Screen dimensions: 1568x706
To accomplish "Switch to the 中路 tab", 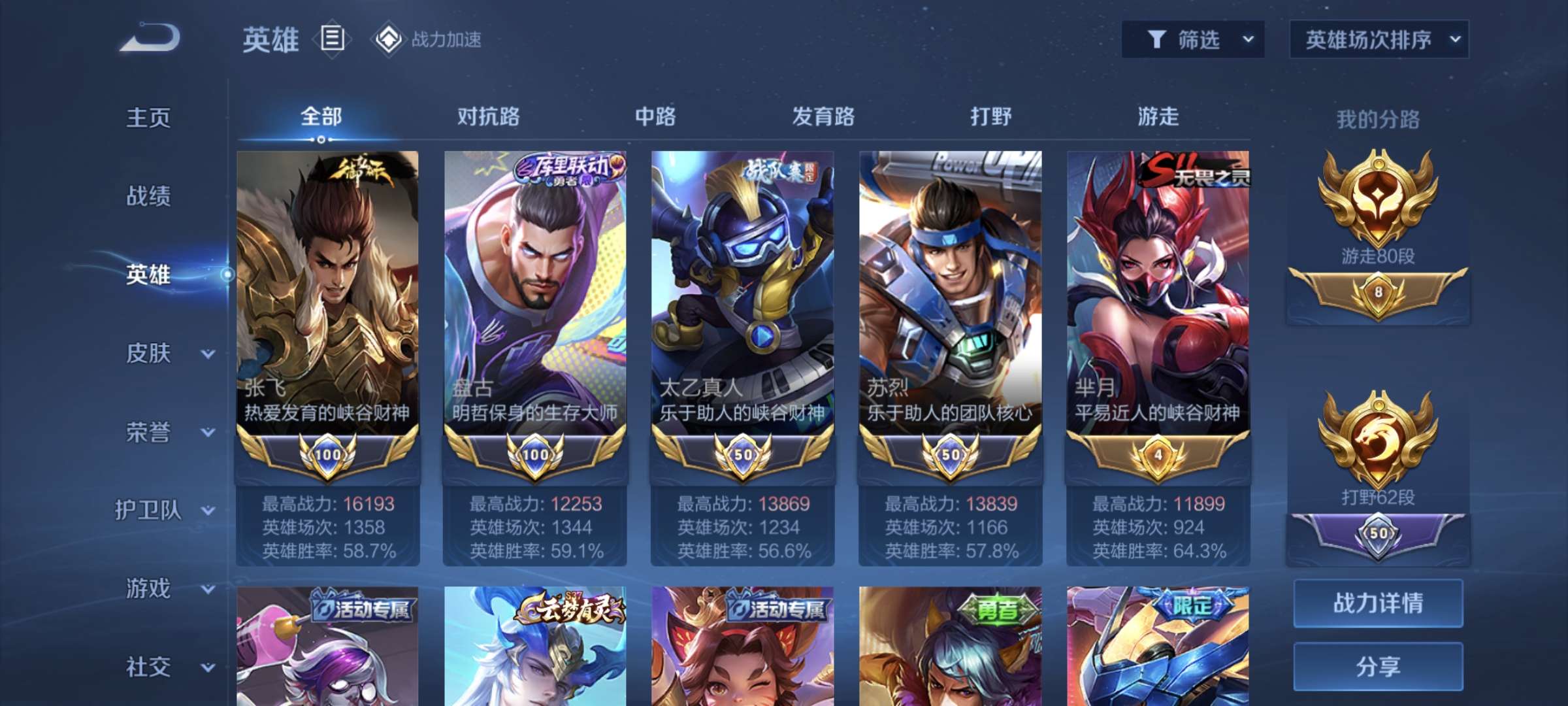I will click(x=655, y=117).
